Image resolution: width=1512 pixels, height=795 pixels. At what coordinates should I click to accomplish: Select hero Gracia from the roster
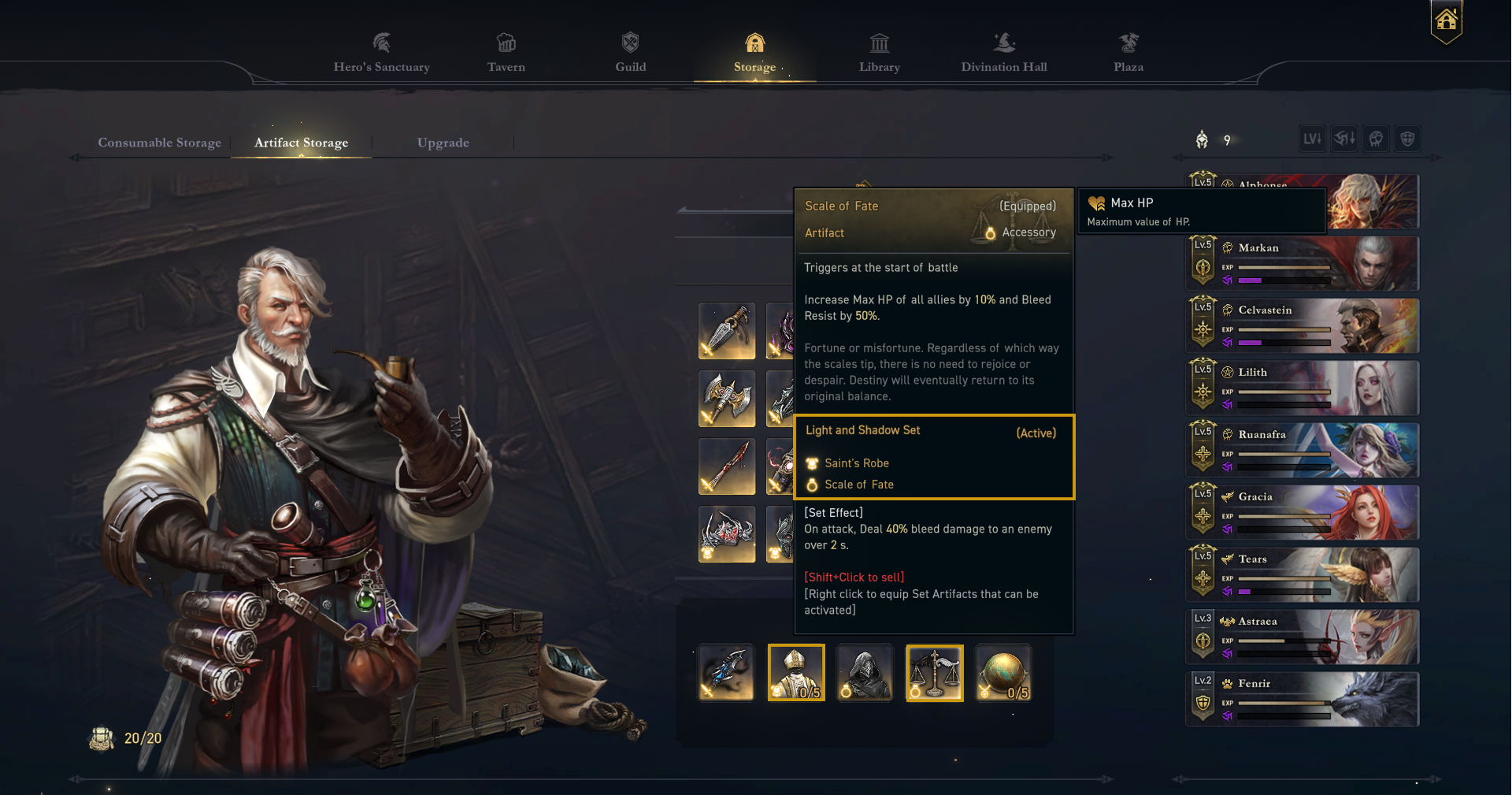pyautogui.click(x=1303, y=513)
